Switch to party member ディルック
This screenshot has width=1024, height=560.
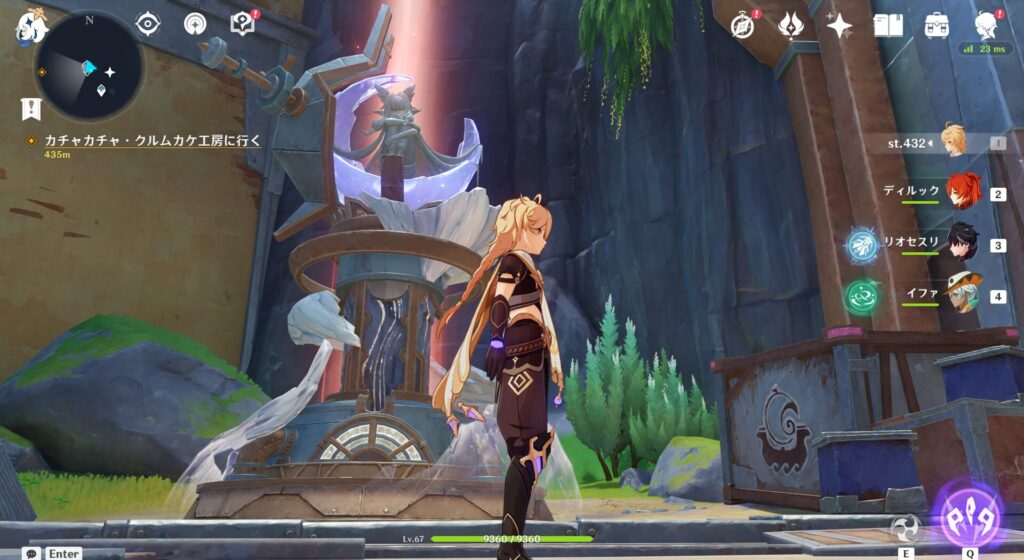962,191
